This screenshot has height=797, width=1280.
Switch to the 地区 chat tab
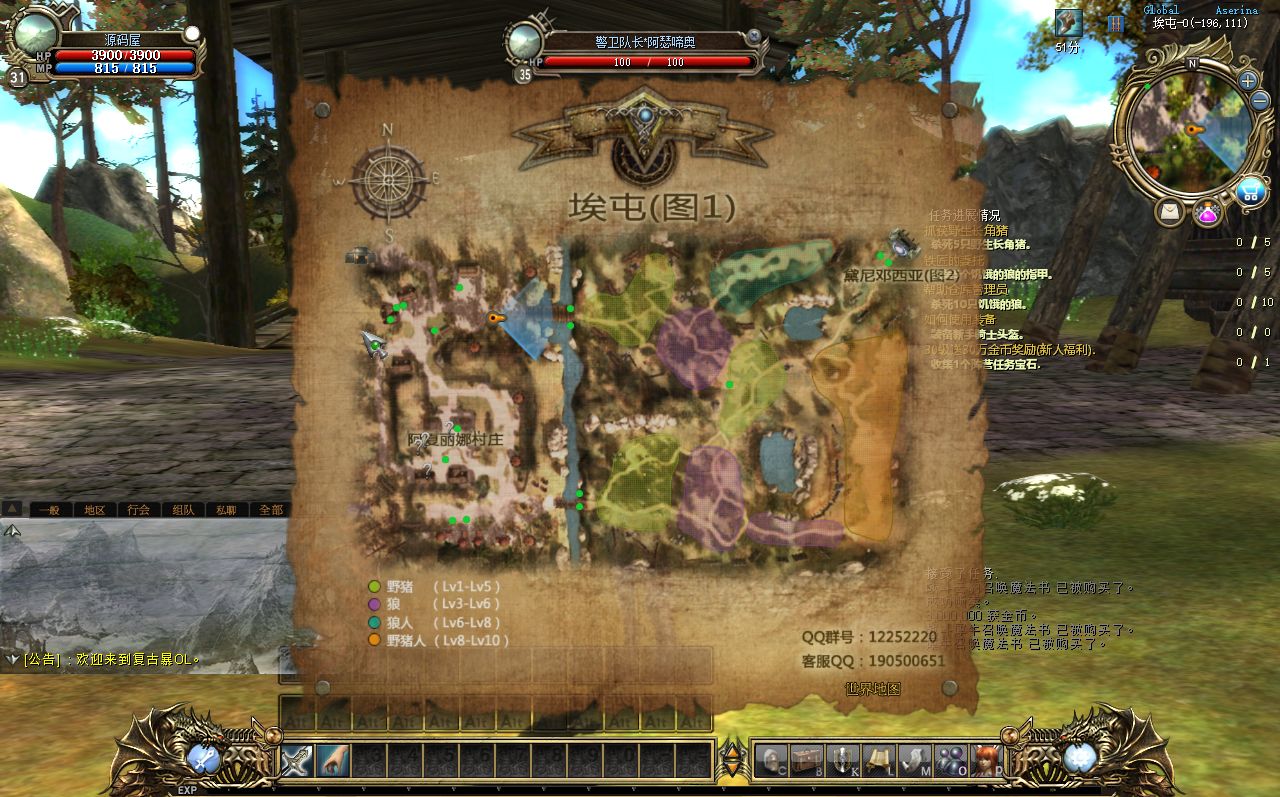pos(96,508)
